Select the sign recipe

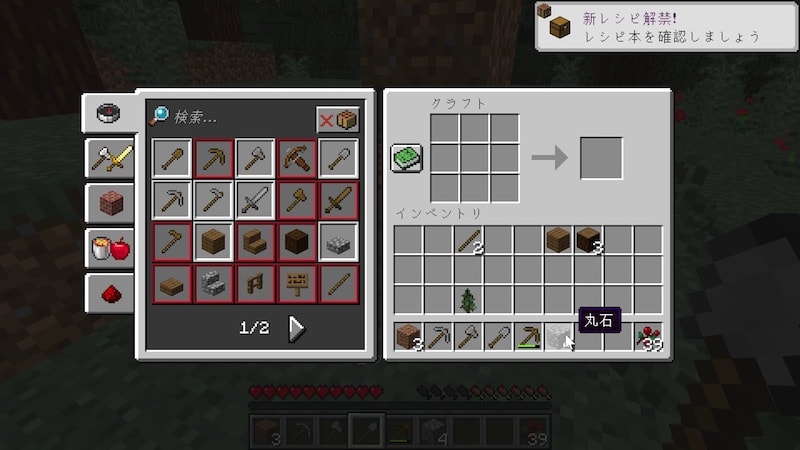(x=297, y=283)
